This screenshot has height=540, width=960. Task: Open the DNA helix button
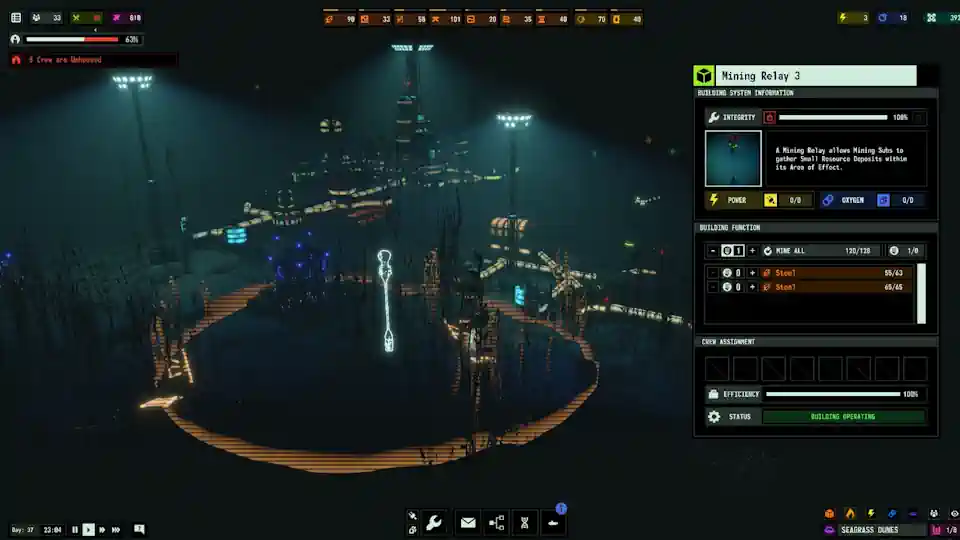(x=524, y=522)
